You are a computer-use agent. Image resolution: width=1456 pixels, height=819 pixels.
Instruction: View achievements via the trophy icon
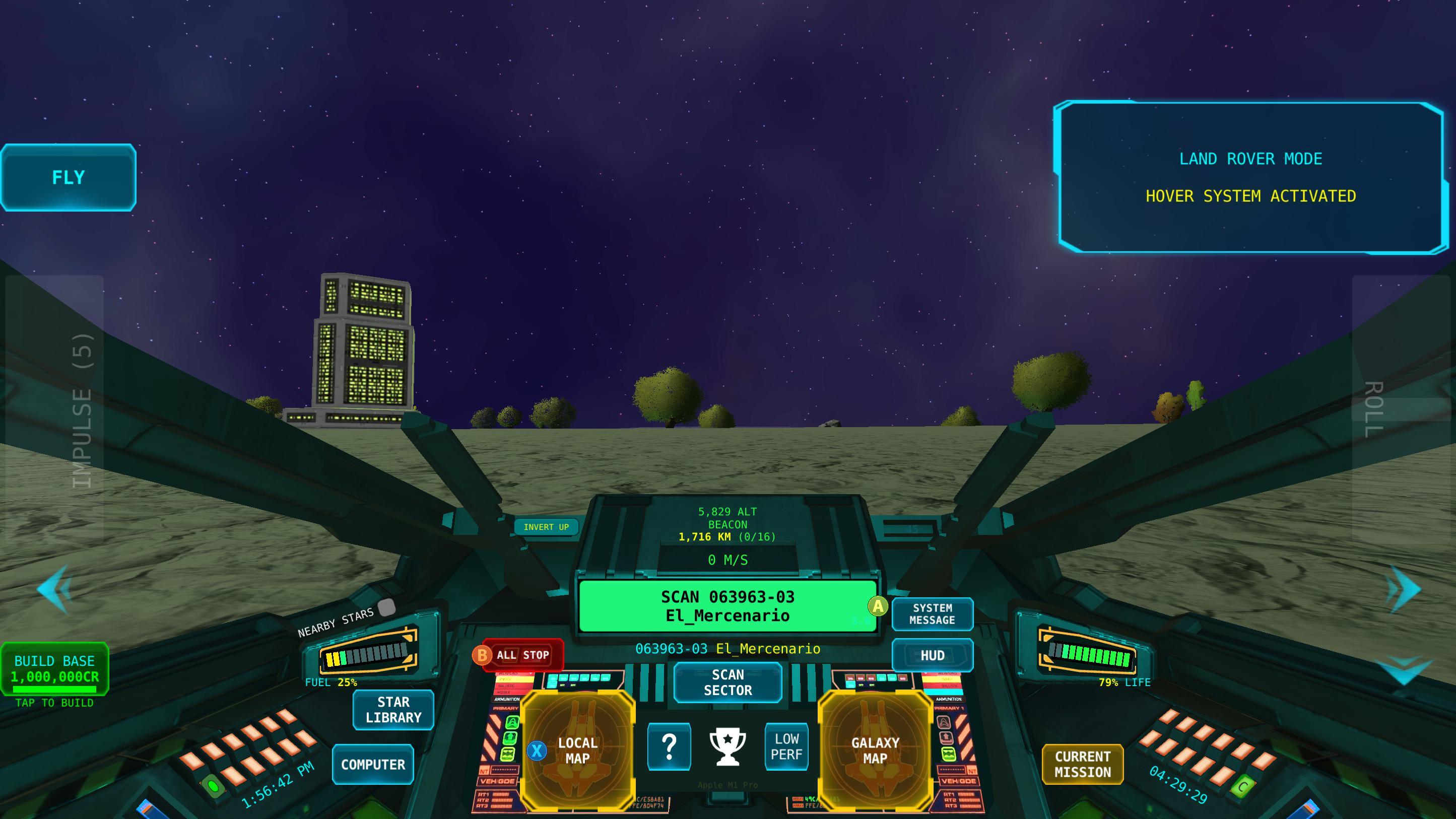pos(729,747)
